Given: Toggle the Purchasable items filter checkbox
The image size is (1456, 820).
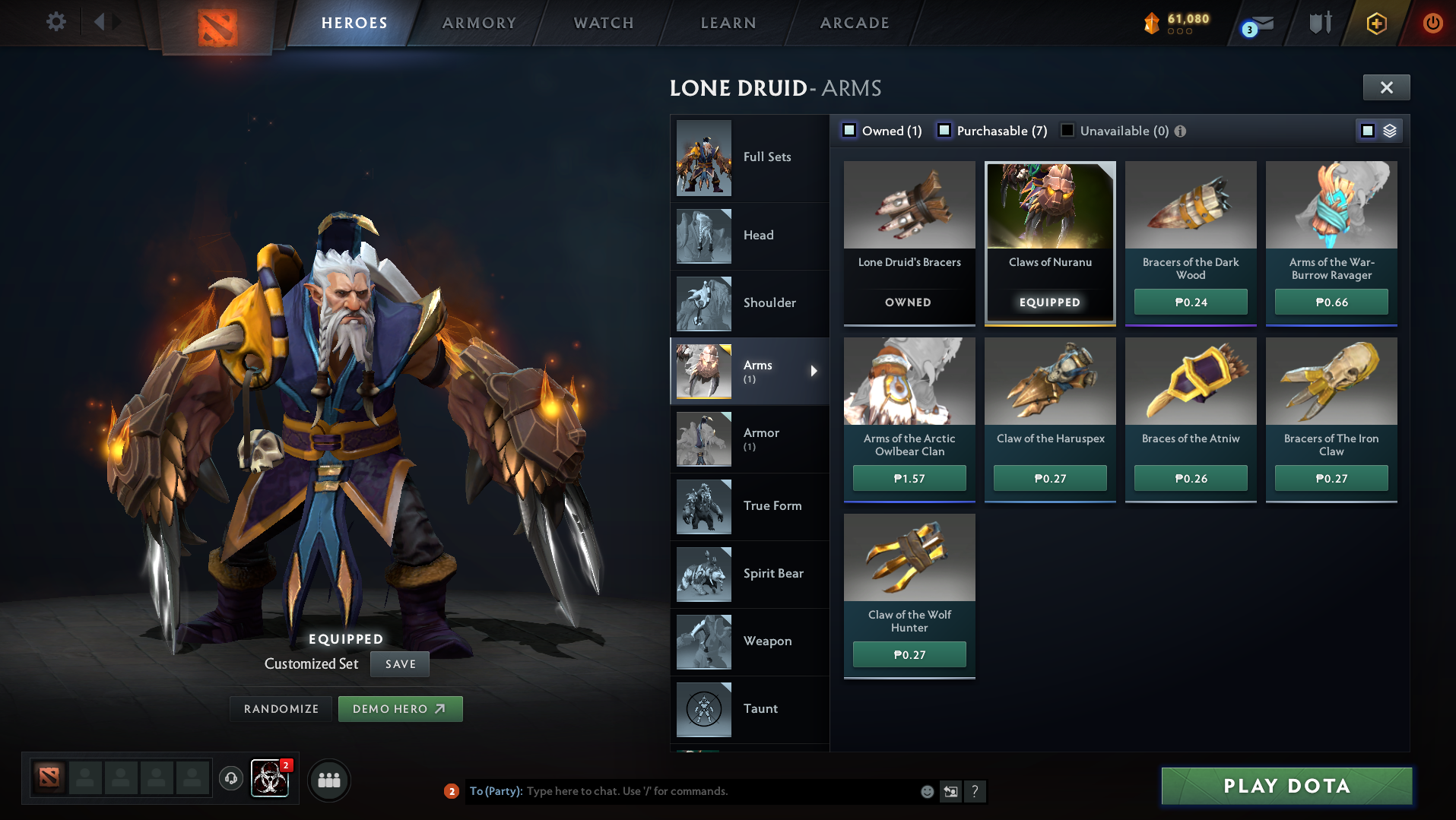Looking at the screenshot, I should (945, 130).
